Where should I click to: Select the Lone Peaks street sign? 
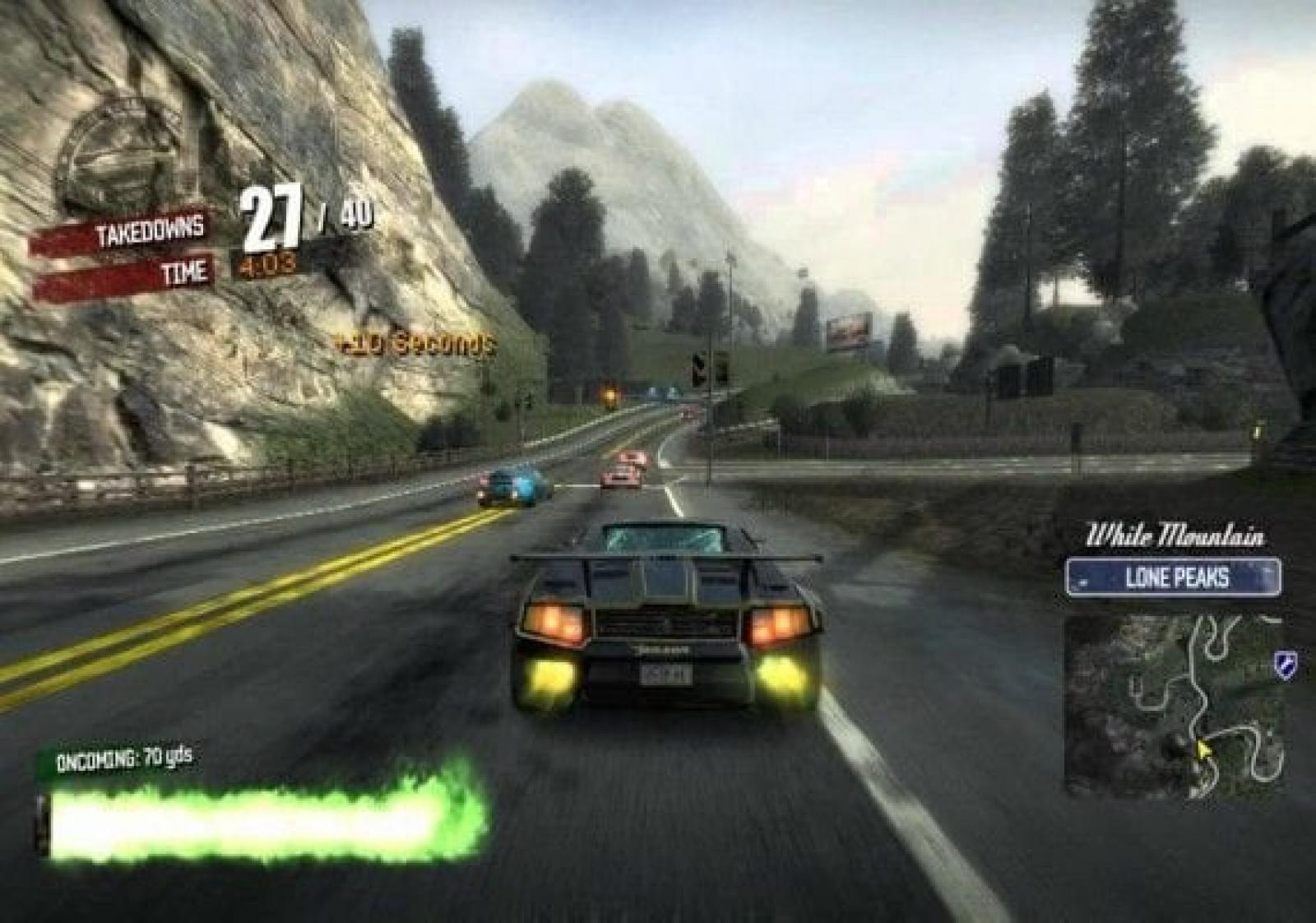[1173, 577]
